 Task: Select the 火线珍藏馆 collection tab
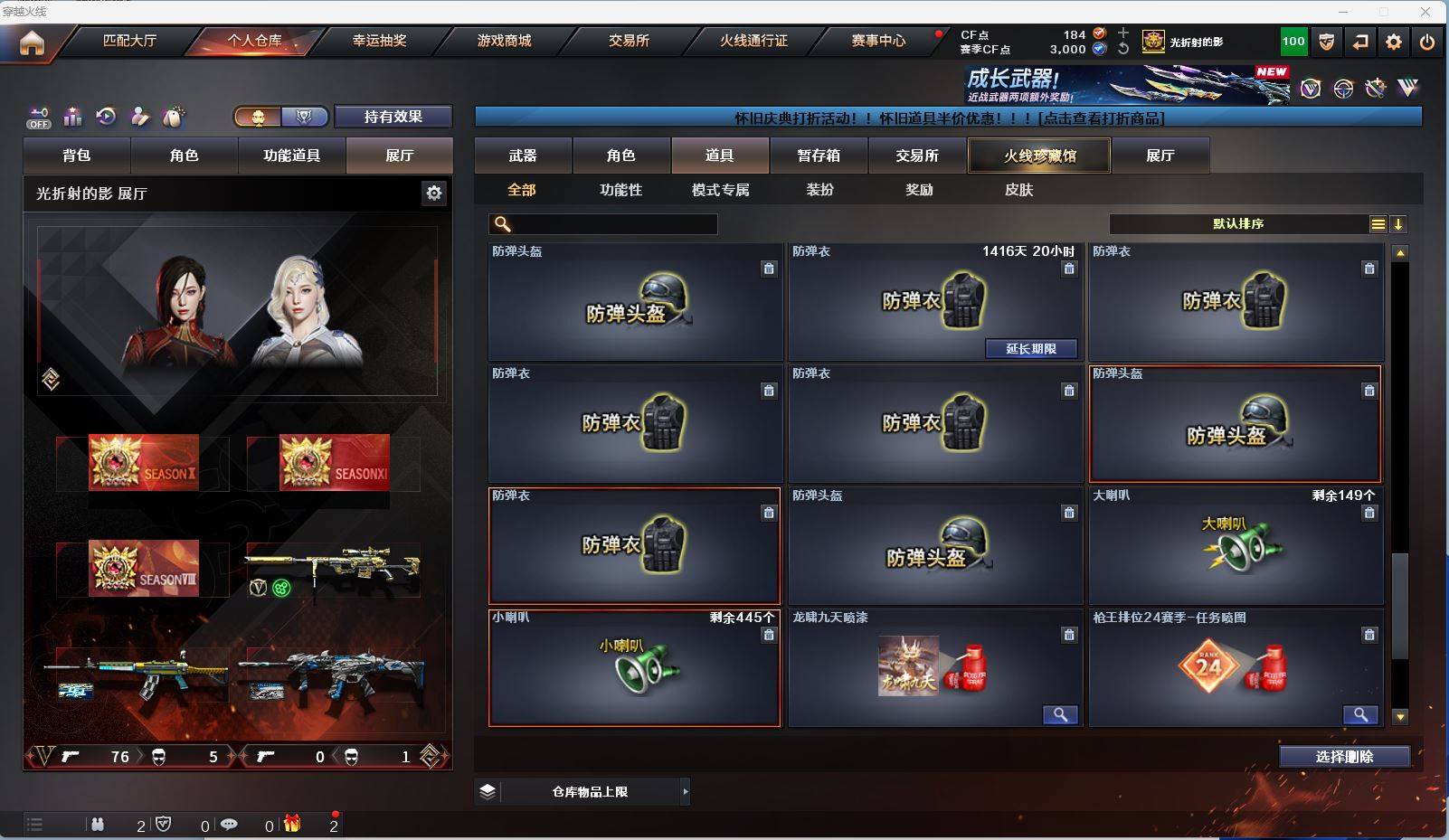pos(1039,156)
